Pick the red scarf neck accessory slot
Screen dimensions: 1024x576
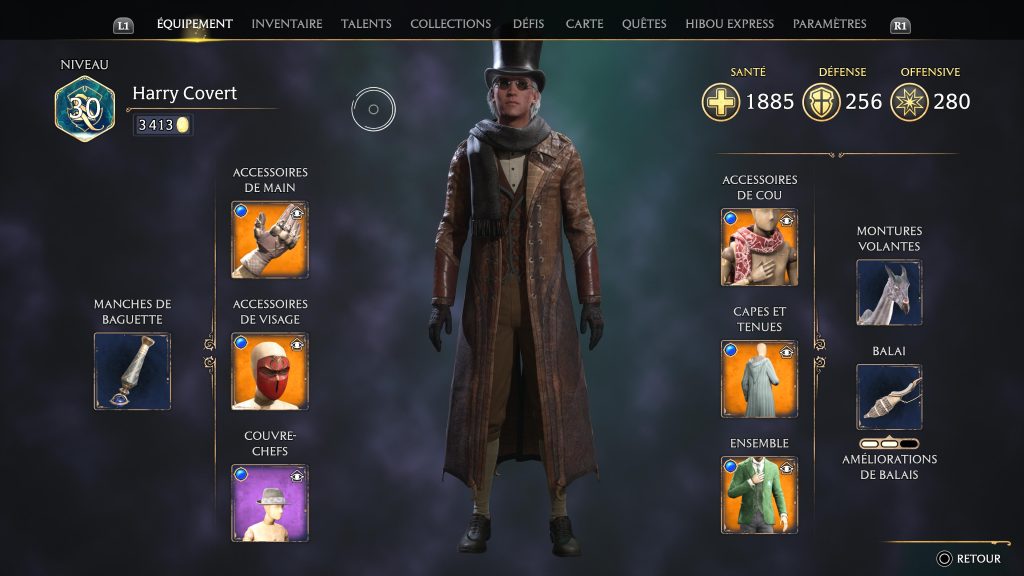[759, 247]
